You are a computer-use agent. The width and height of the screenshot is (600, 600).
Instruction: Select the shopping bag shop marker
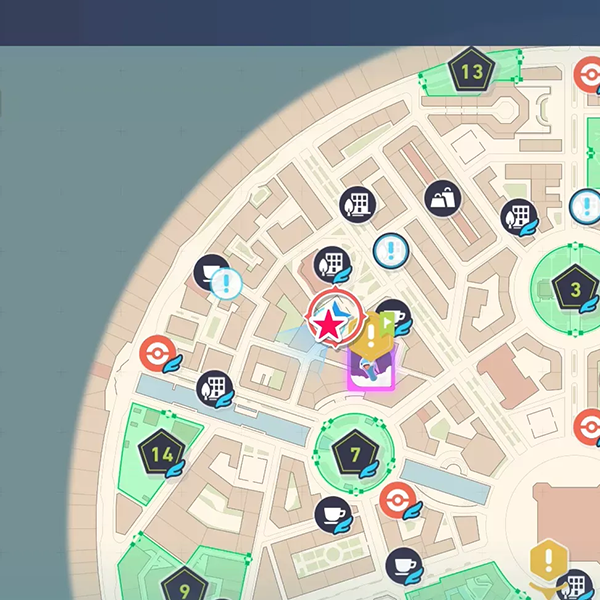tap(441, 199)
